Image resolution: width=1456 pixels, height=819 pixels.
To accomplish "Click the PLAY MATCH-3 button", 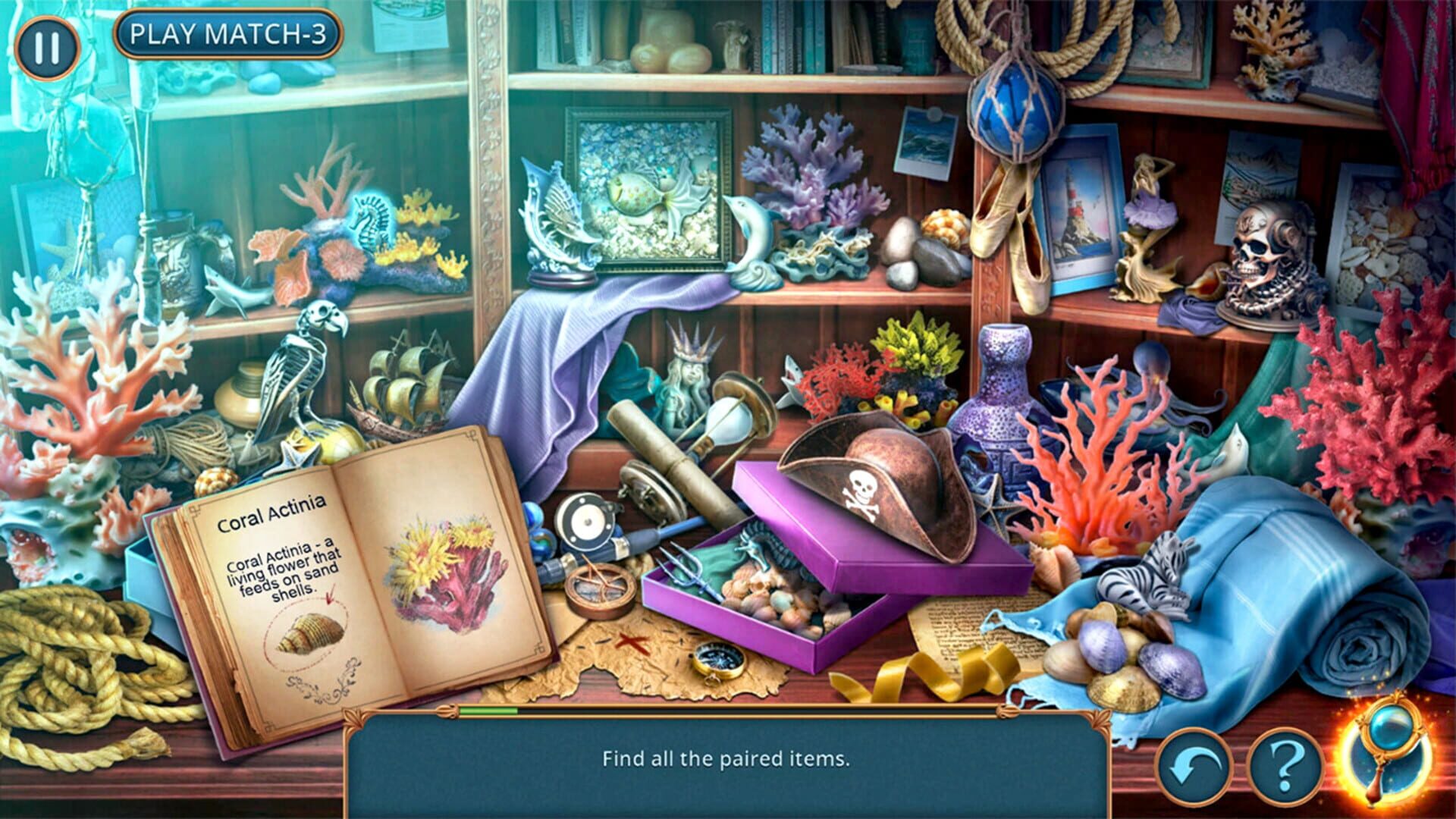I will [x=229, y=33].
